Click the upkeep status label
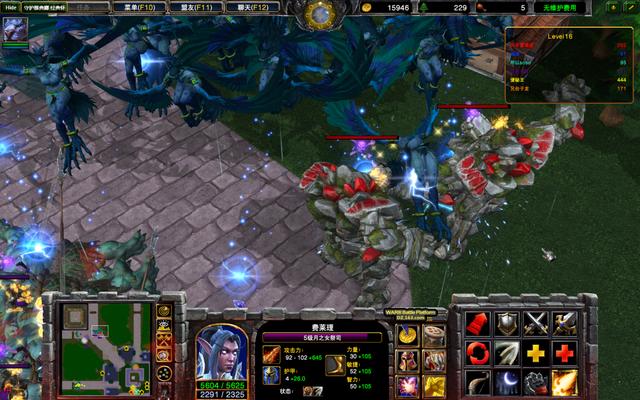Screen dimensions: 640x400 (x=560, y=7)
